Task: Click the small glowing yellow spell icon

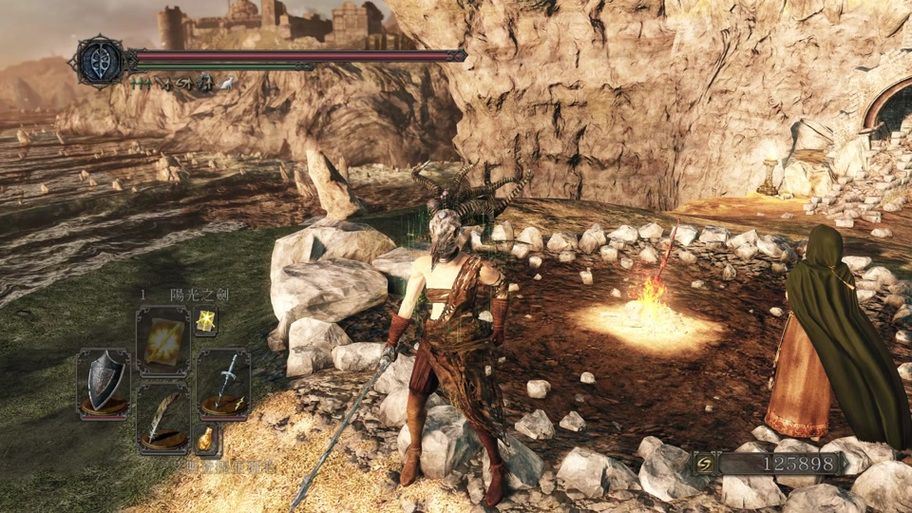Action: (206, 321)
